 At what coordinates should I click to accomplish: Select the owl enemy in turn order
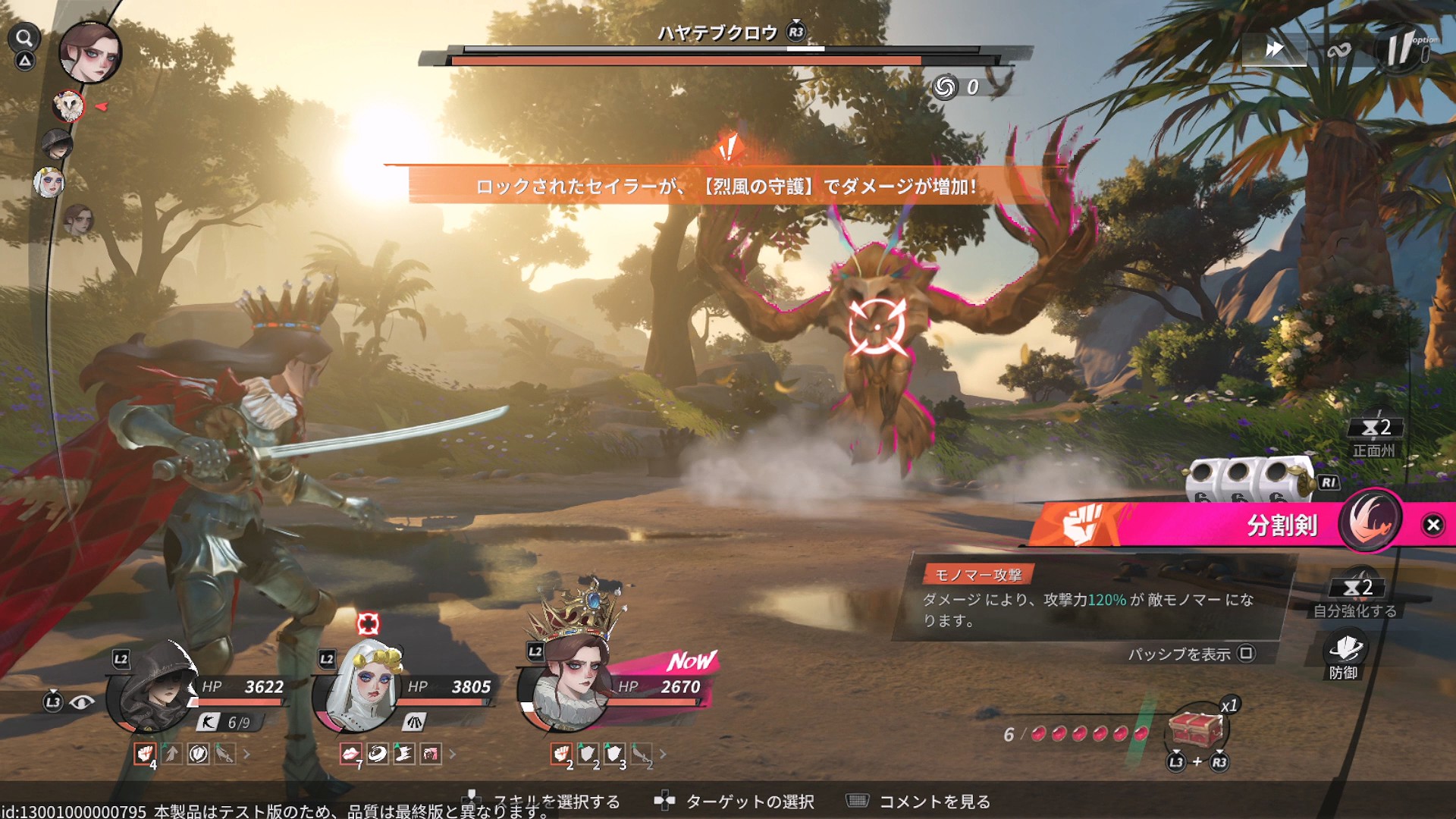(x=68, y=106)
